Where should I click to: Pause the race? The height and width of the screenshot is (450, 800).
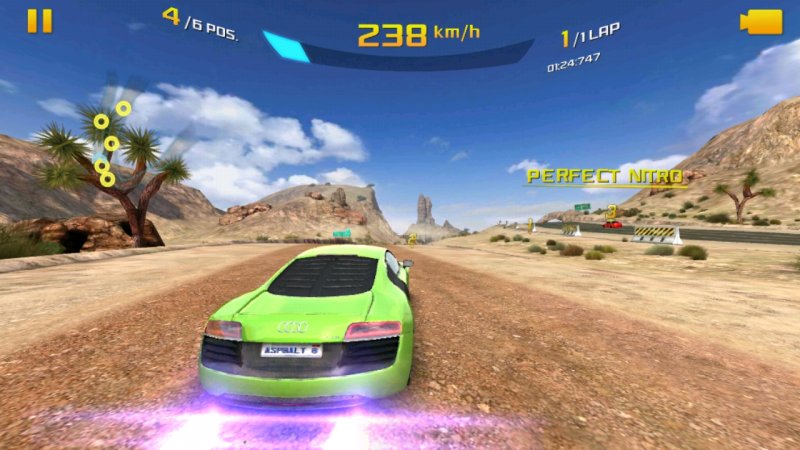[x=39, y=21]
